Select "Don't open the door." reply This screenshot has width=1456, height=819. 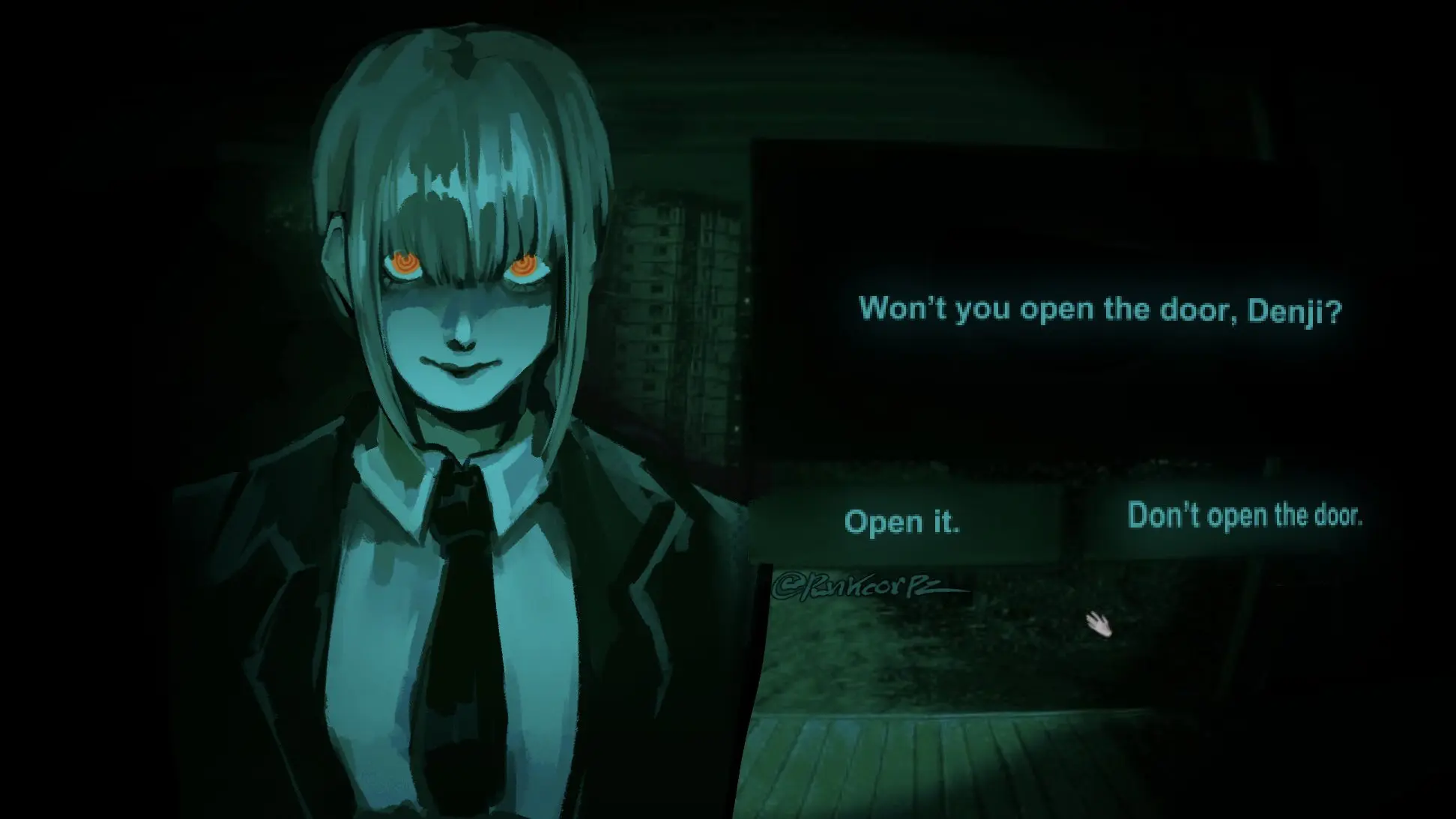pos(1244,516)
